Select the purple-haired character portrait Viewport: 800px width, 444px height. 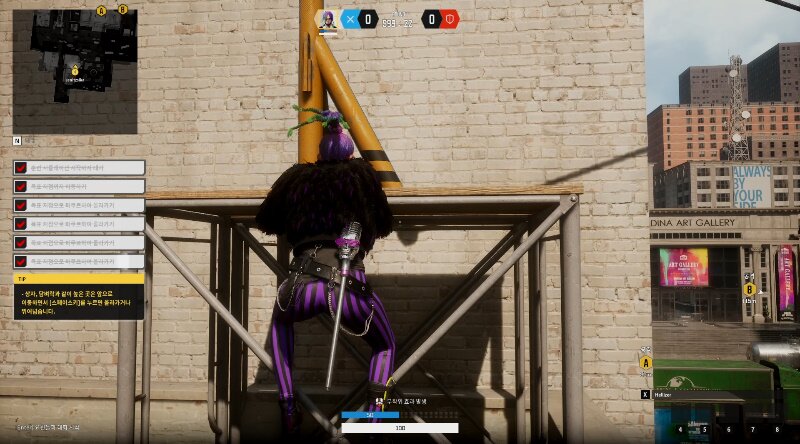point(326,19)
